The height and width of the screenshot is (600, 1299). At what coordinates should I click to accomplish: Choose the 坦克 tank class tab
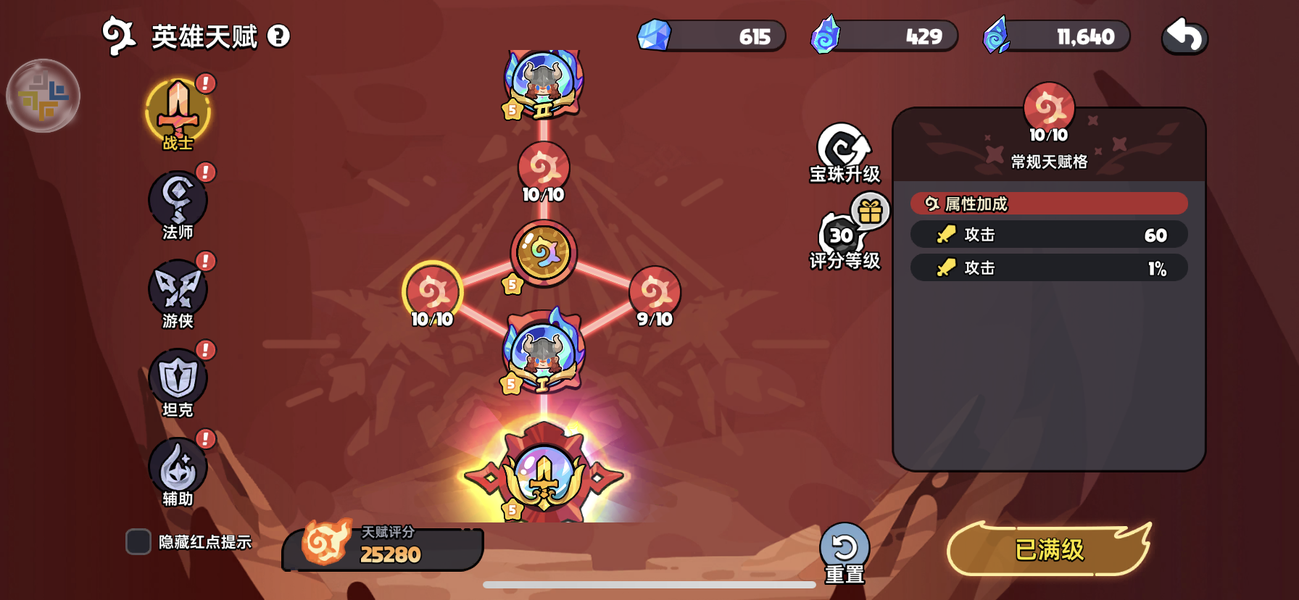pyautogui.click(x=178, y=378)
